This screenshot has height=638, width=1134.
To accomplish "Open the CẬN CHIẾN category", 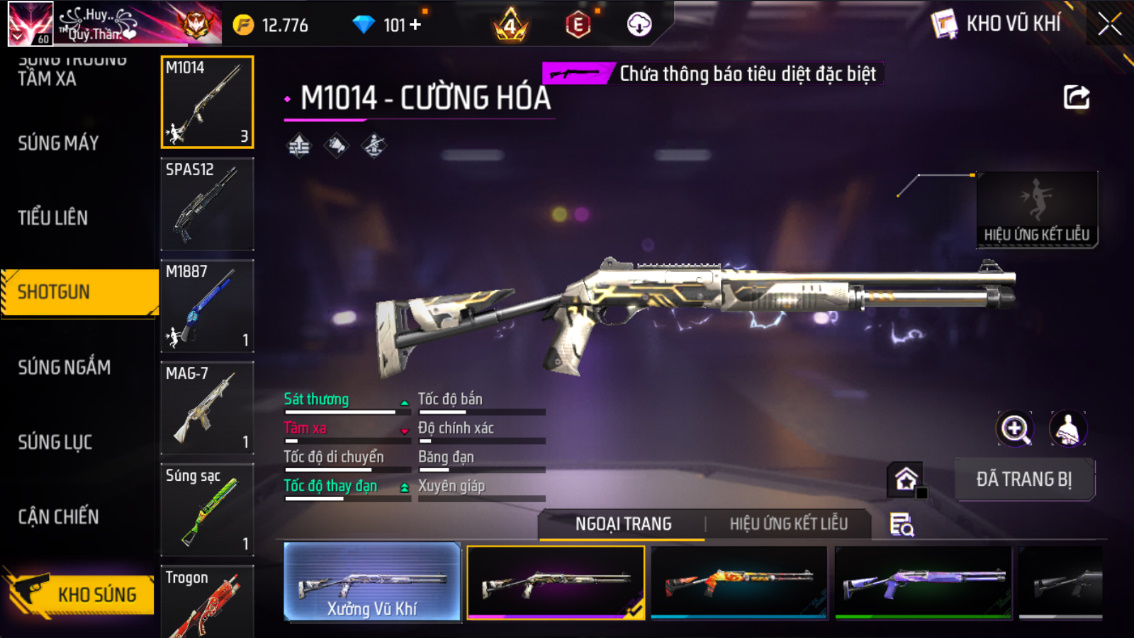I will (x=58, y=516).
